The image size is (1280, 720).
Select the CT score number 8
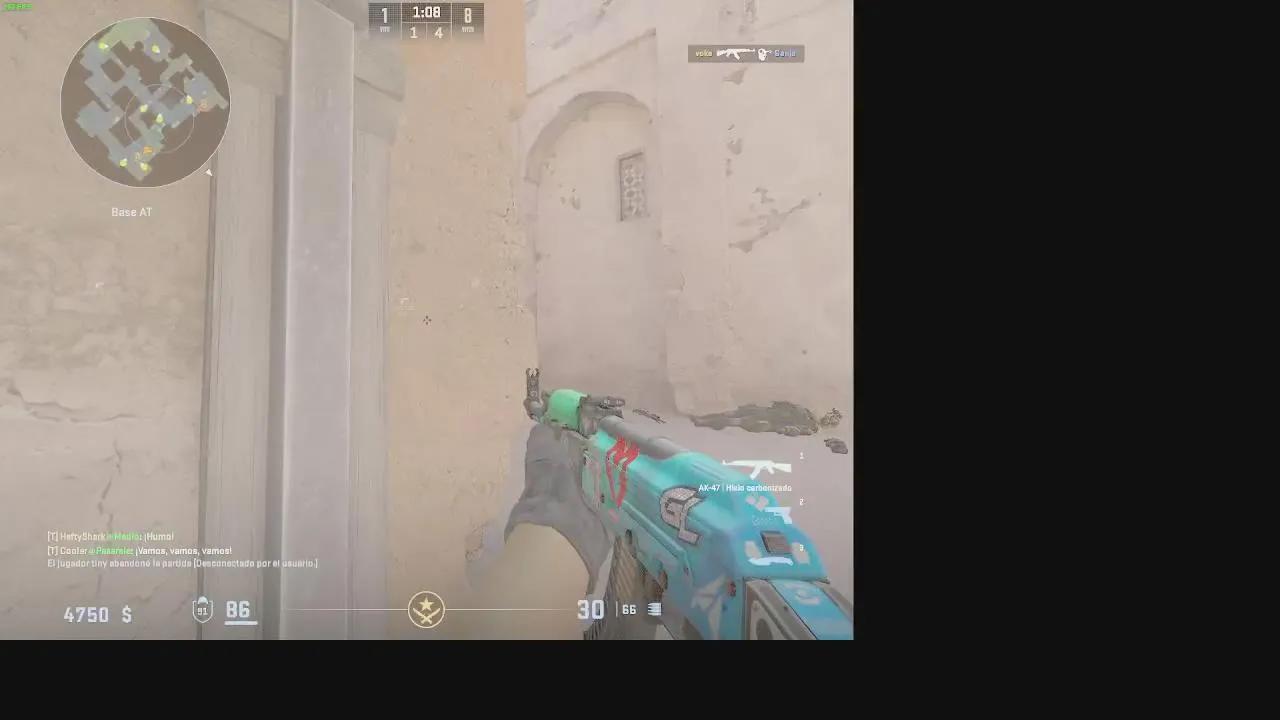(x=468, y=16)
